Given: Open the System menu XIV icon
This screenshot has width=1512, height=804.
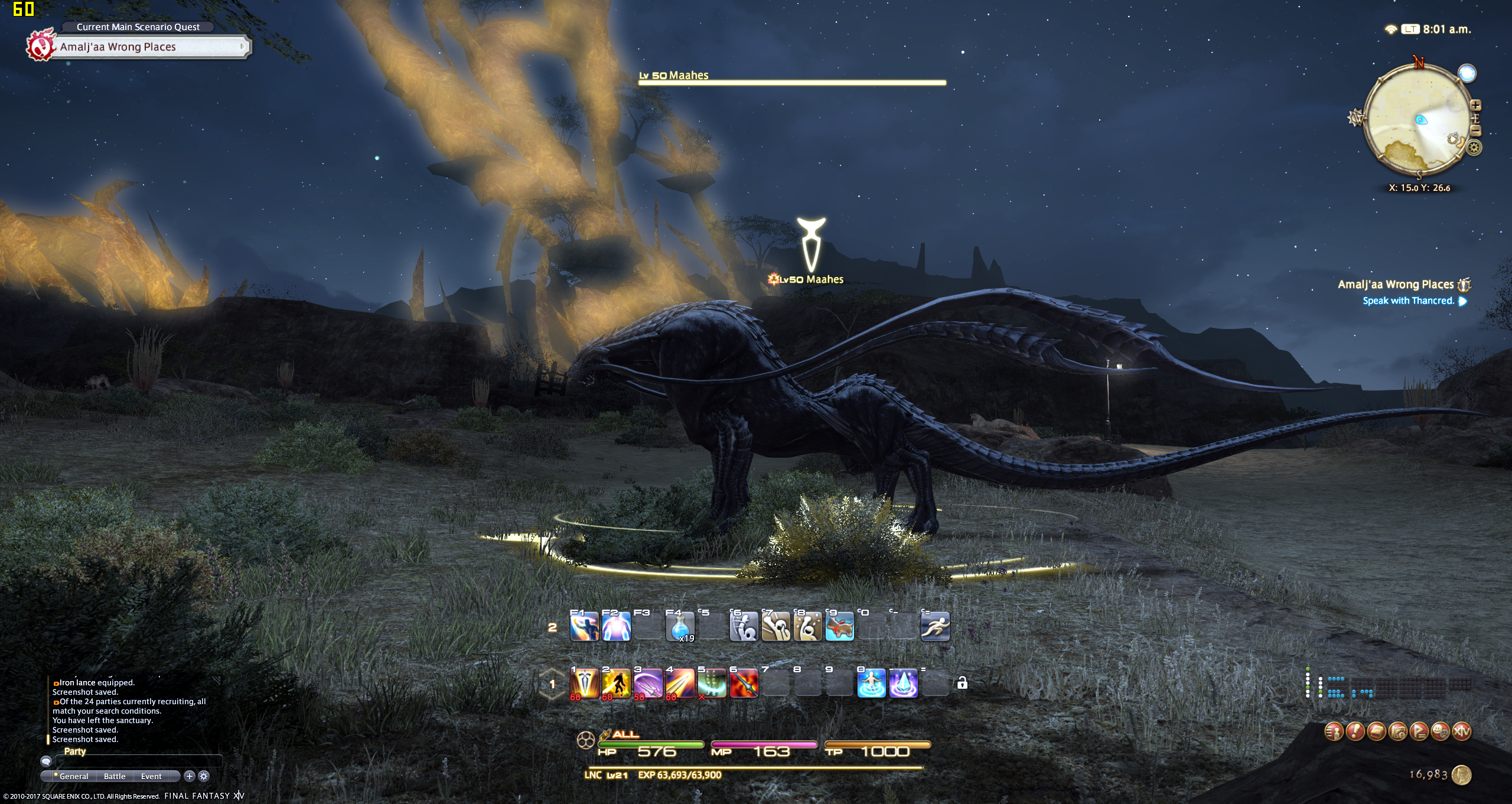Looking at the screenshot, I should 1462,731.
